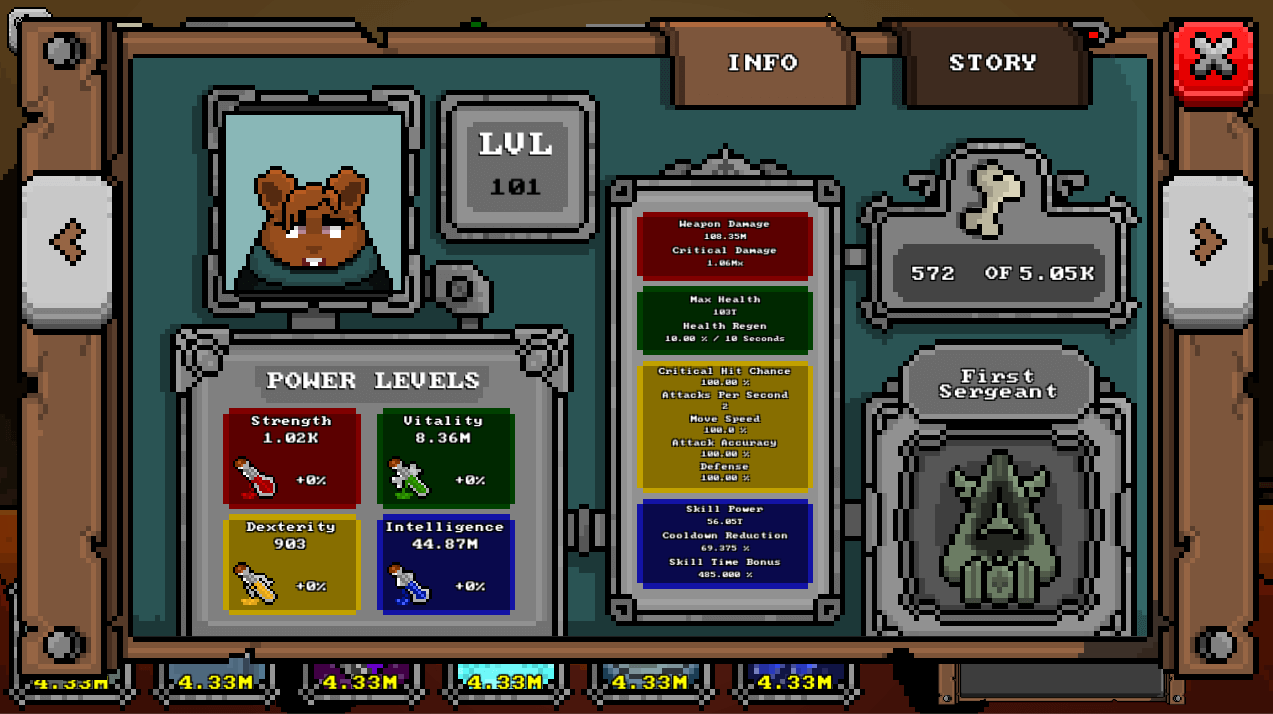Select the Info tab
The image size is (1273, 714).
tap(762, 63)
